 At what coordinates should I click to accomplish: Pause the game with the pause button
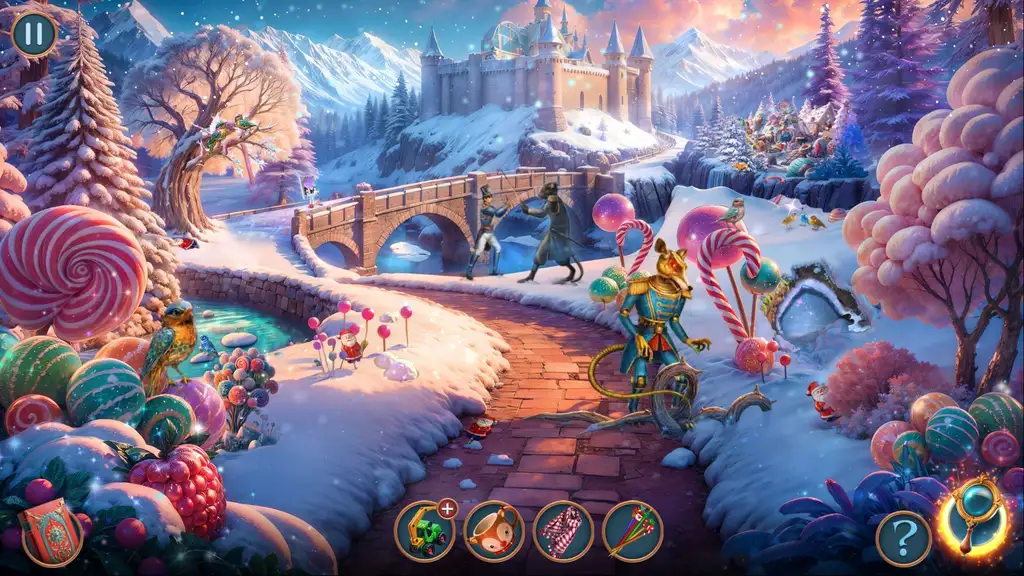click(x=34, y=33)
